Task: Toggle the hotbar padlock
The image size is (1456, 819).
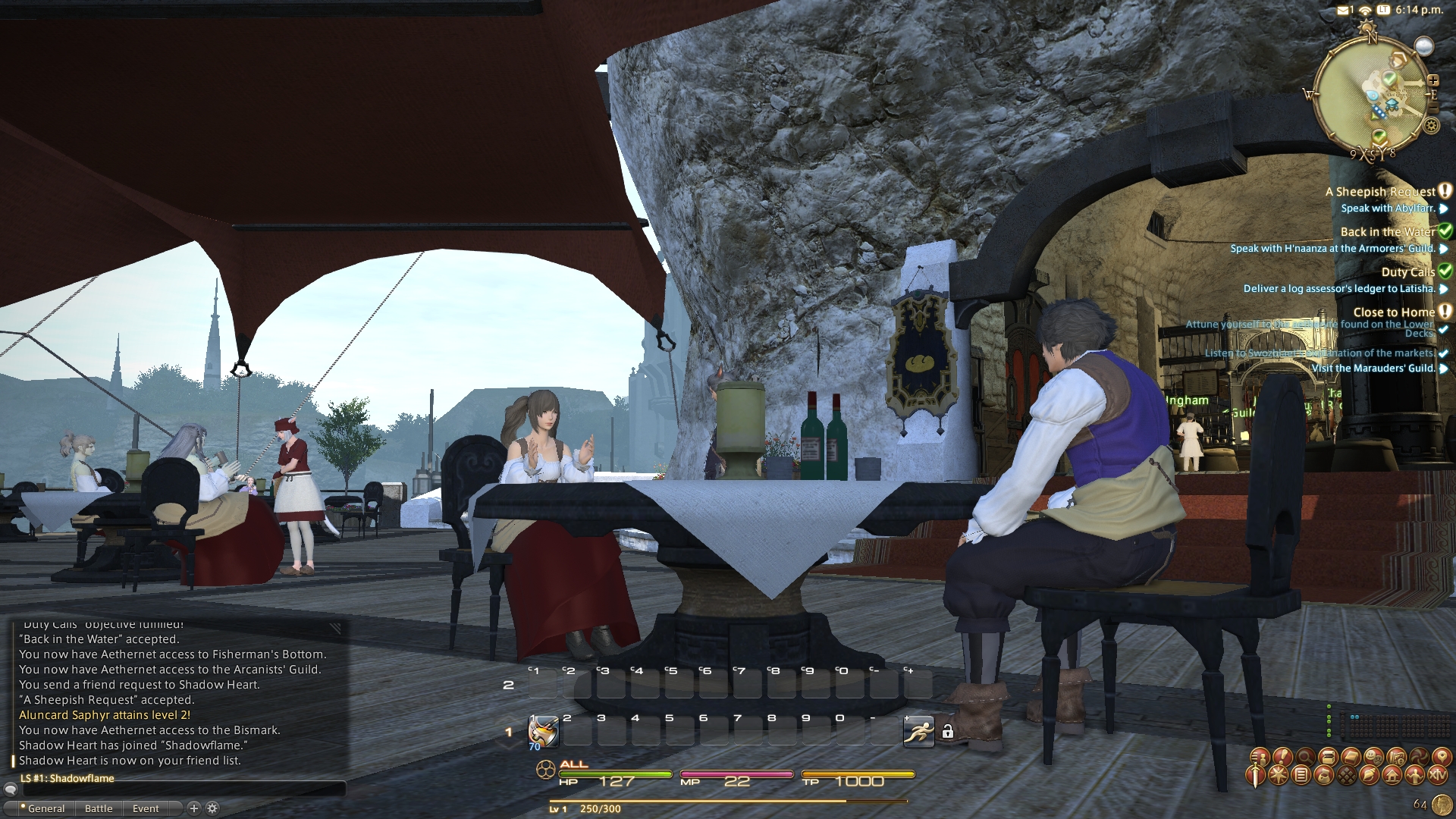Action: click(947, 732)
